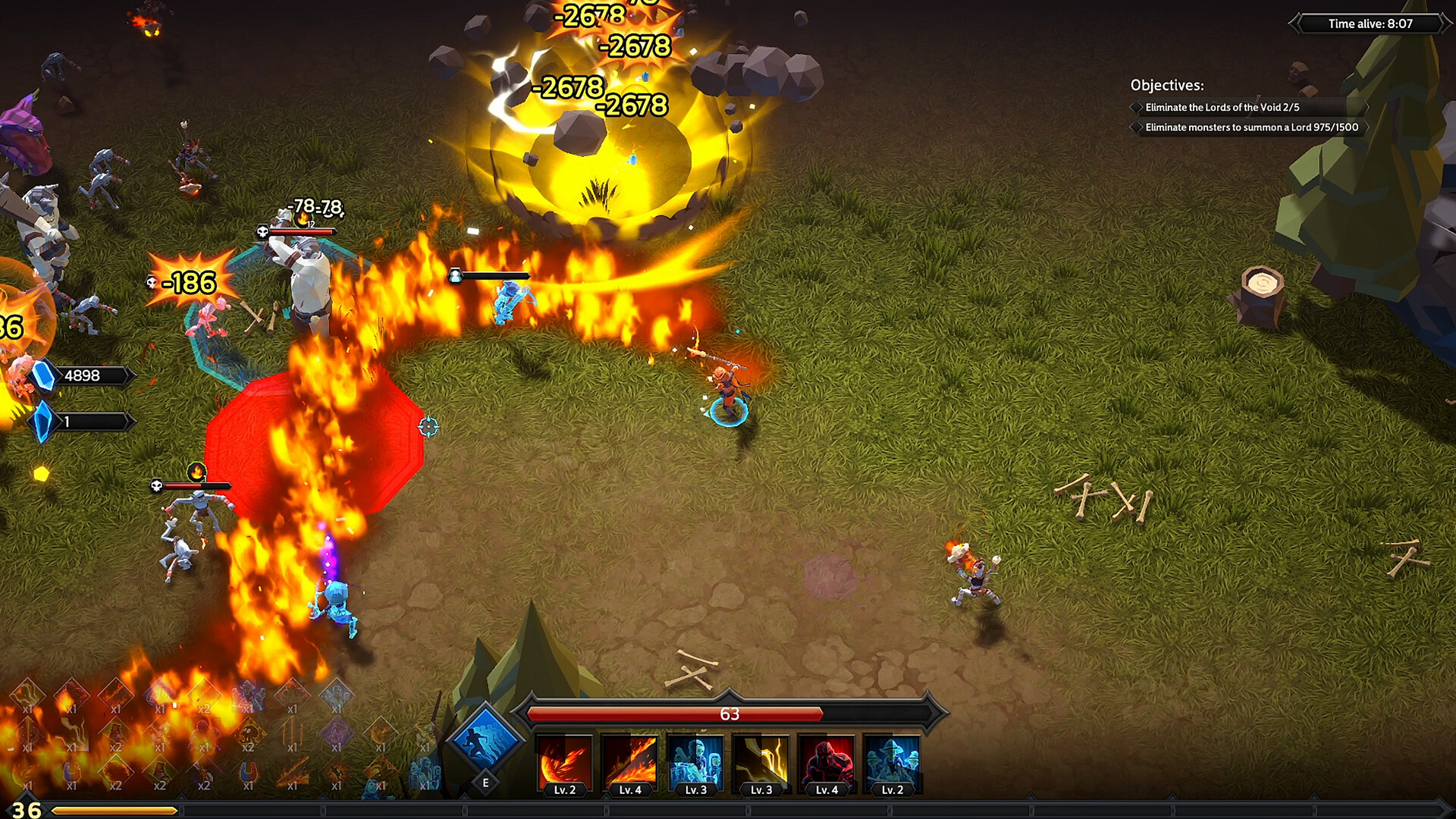Toggle the magnet buff in the perk grid

pyautogui.click(x=246, y=773)
